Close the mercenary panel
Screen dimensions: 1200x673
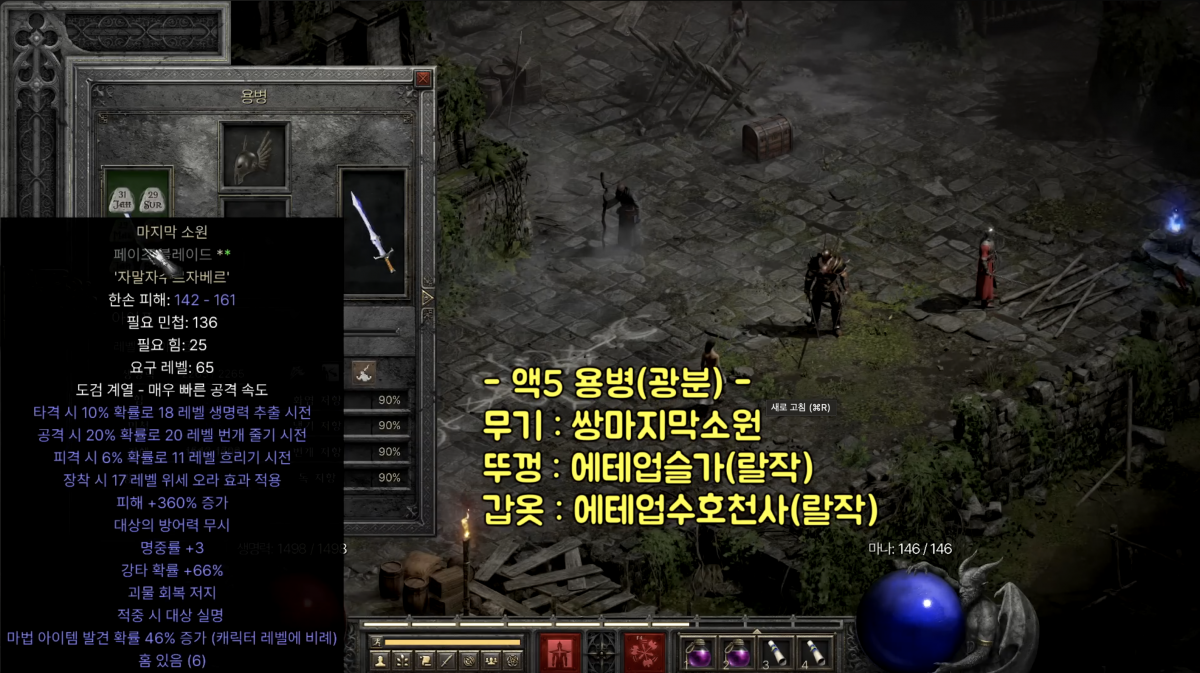tap(424, 79)
